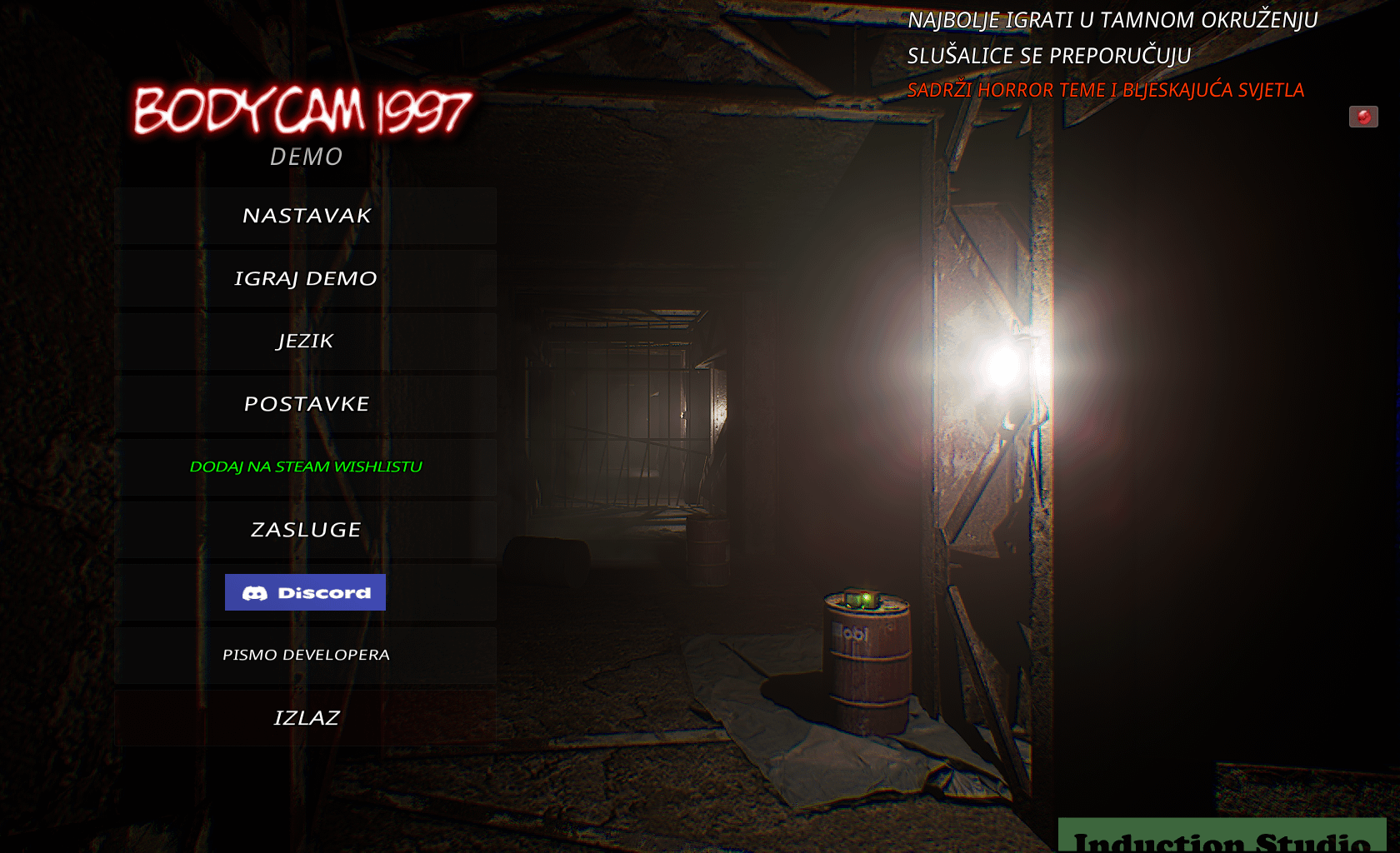The image size is (1400, 853).
Task: Open the JEZIK language menu
Action: coord(306,341)
